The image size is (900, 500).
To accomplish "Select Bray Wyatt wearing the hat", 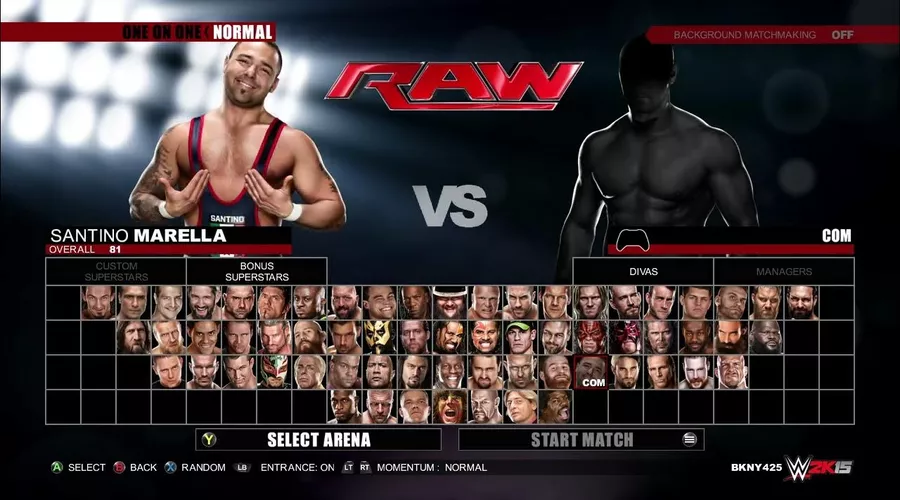I will point(450,302).
